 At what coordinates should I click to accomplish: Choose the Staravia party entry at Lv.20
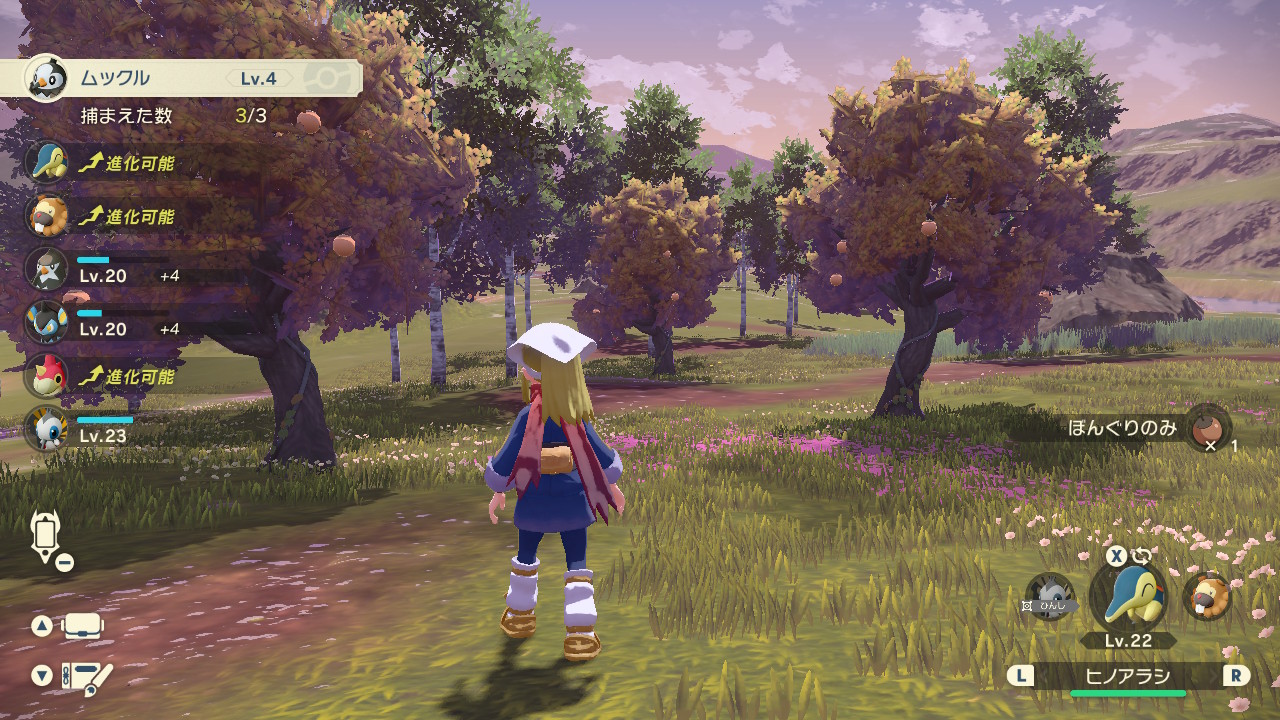click(47, 269)
